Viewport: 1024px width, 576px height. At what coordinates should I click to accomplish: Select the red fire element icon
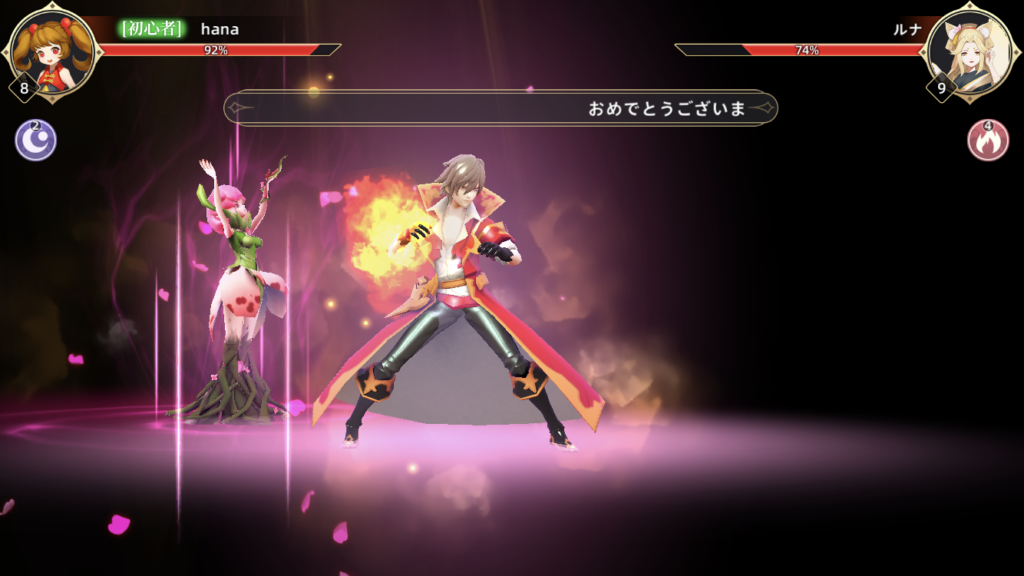click(x=988, y=140)
